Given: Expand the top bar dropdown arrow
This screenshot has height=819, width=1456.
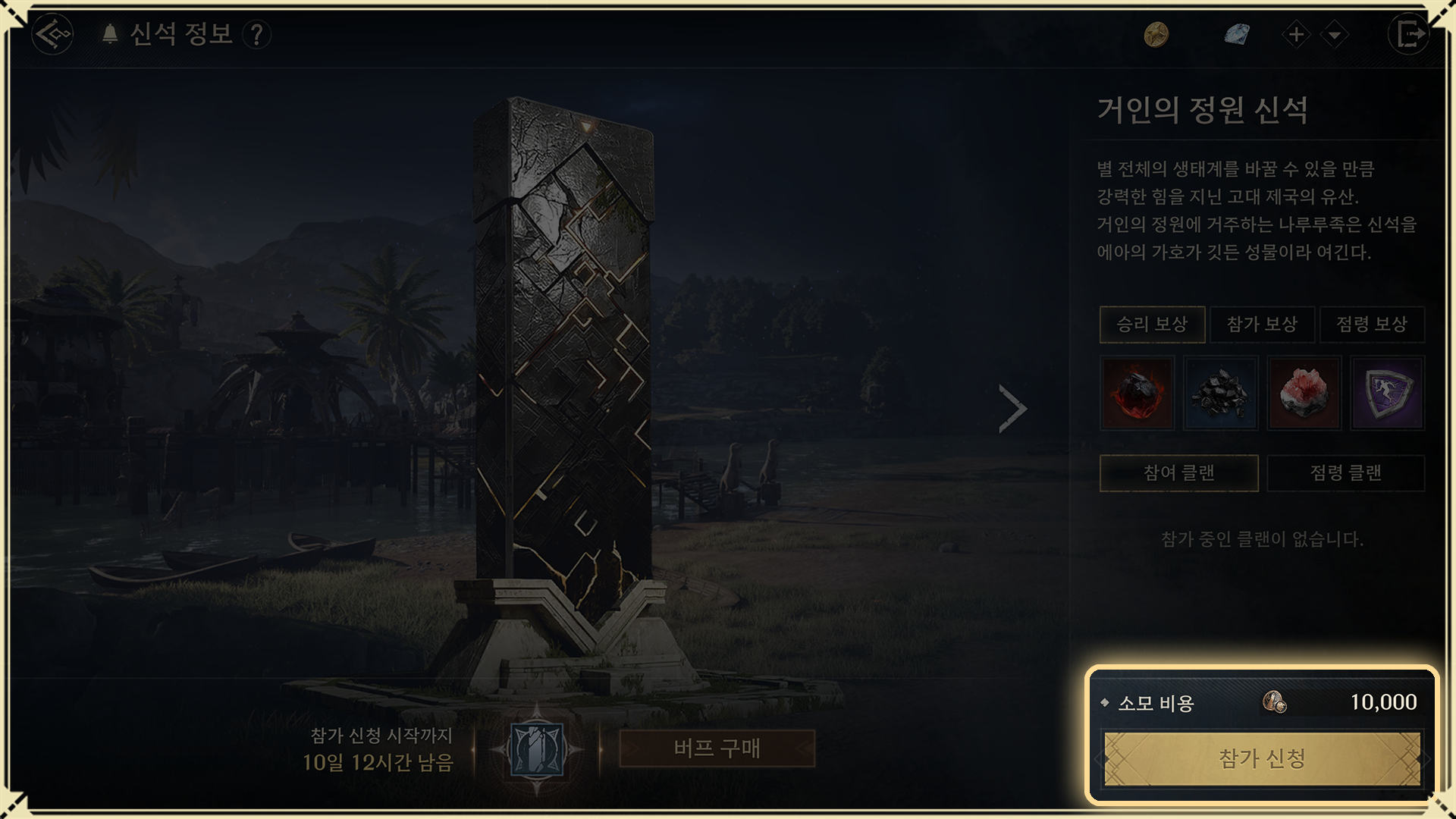Looking at the screenshot, I should 1334,34.
